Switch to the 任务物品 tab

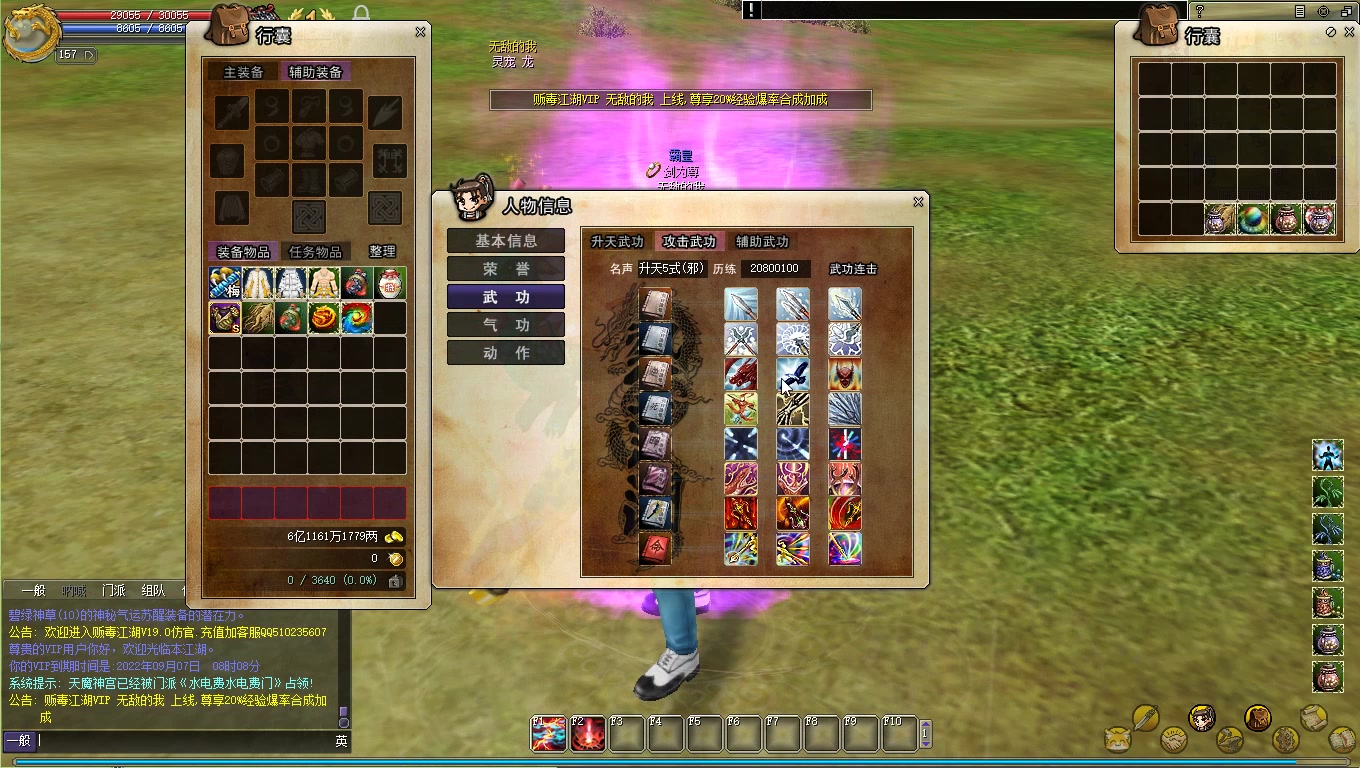(315, 252)
